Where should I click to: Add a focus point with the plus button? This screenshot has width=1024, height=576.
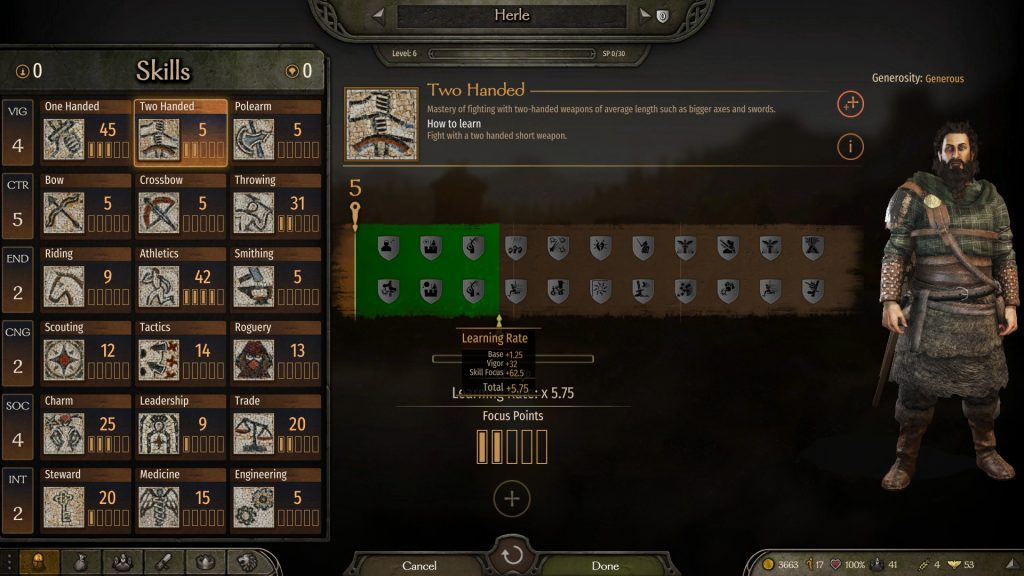(x=512, y=498)
